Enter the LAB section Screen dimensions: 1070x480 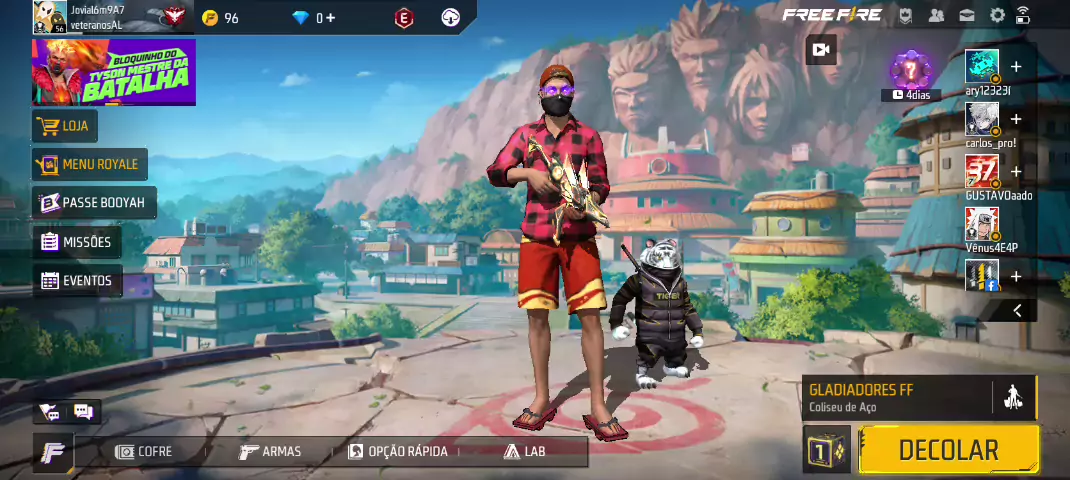(525, 452)
